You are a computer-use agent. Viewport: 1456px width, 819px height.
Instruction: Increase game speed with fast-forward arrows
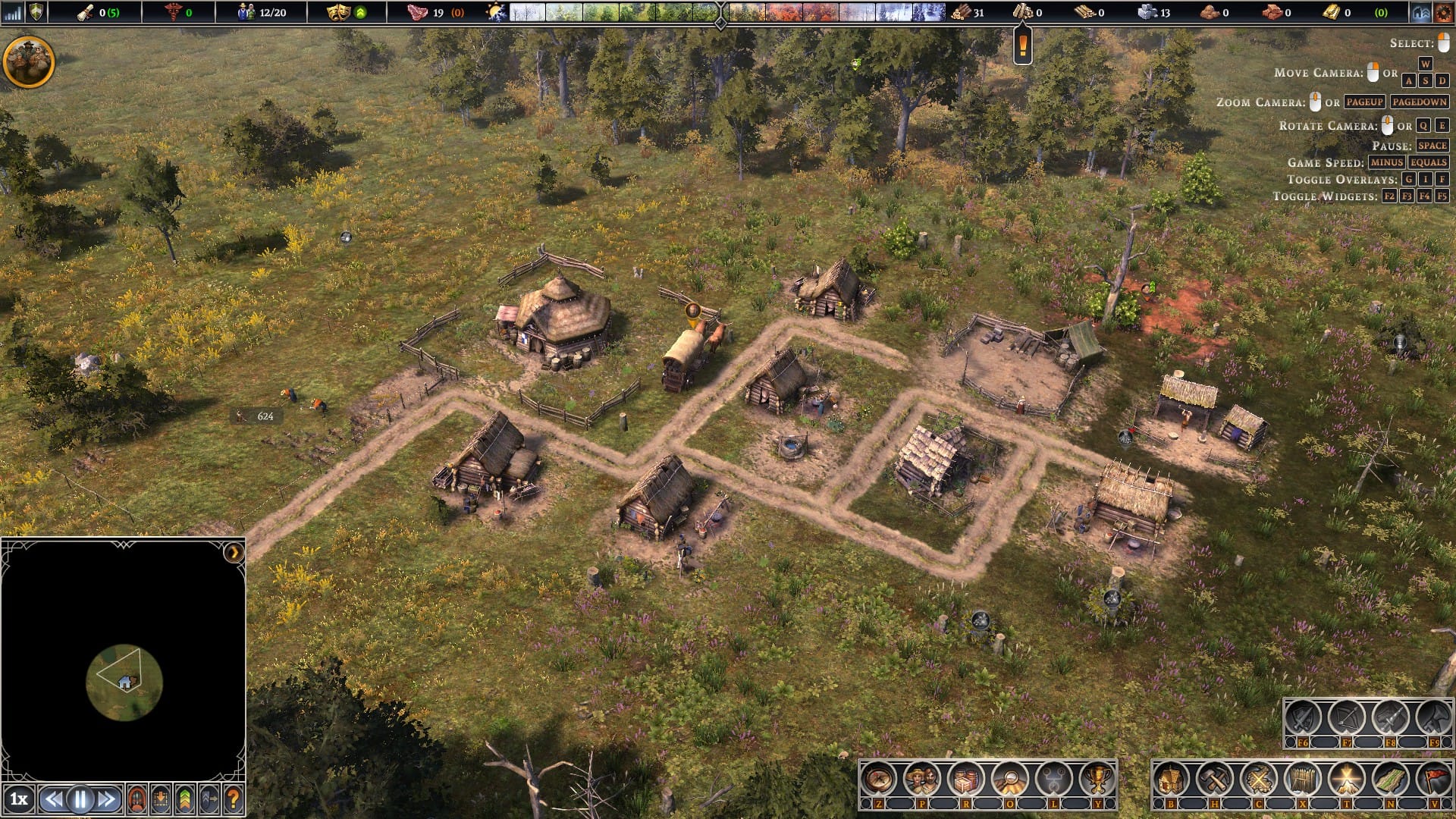click(107, 799)
